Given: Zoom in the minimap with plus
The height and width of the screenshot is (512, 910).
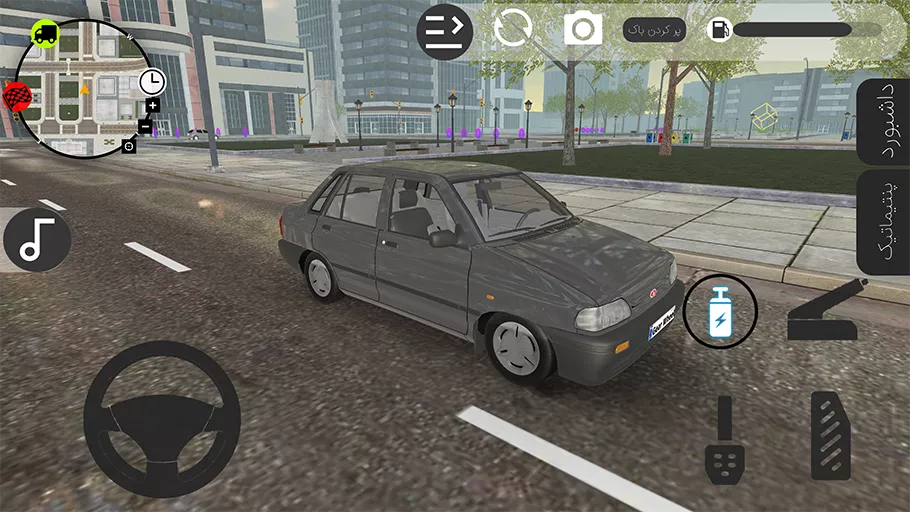Looking at the screenshot, I should (152, 105).
